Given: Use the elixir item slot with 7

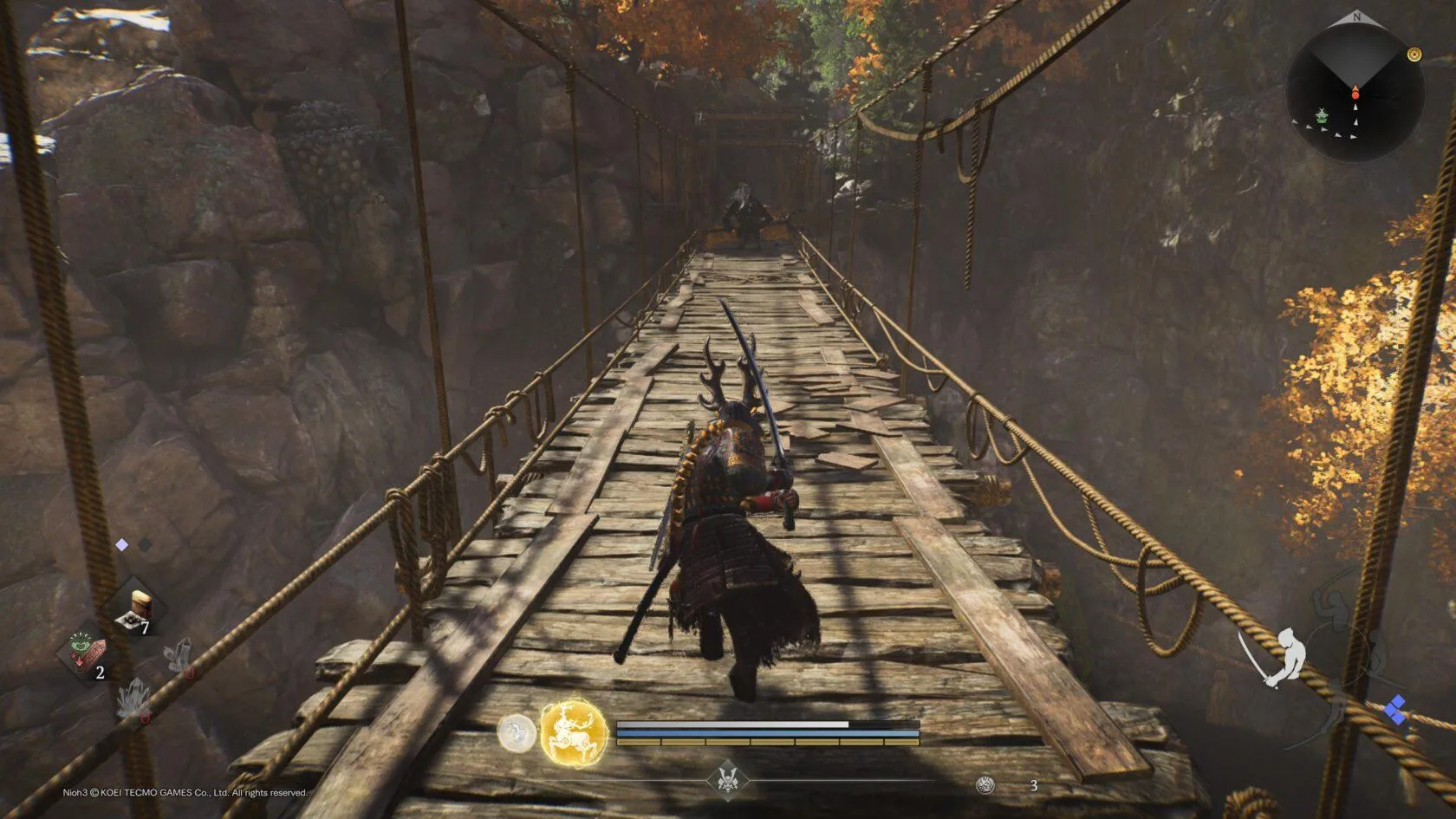Looking at the screenshot, I should pos(139,610).
